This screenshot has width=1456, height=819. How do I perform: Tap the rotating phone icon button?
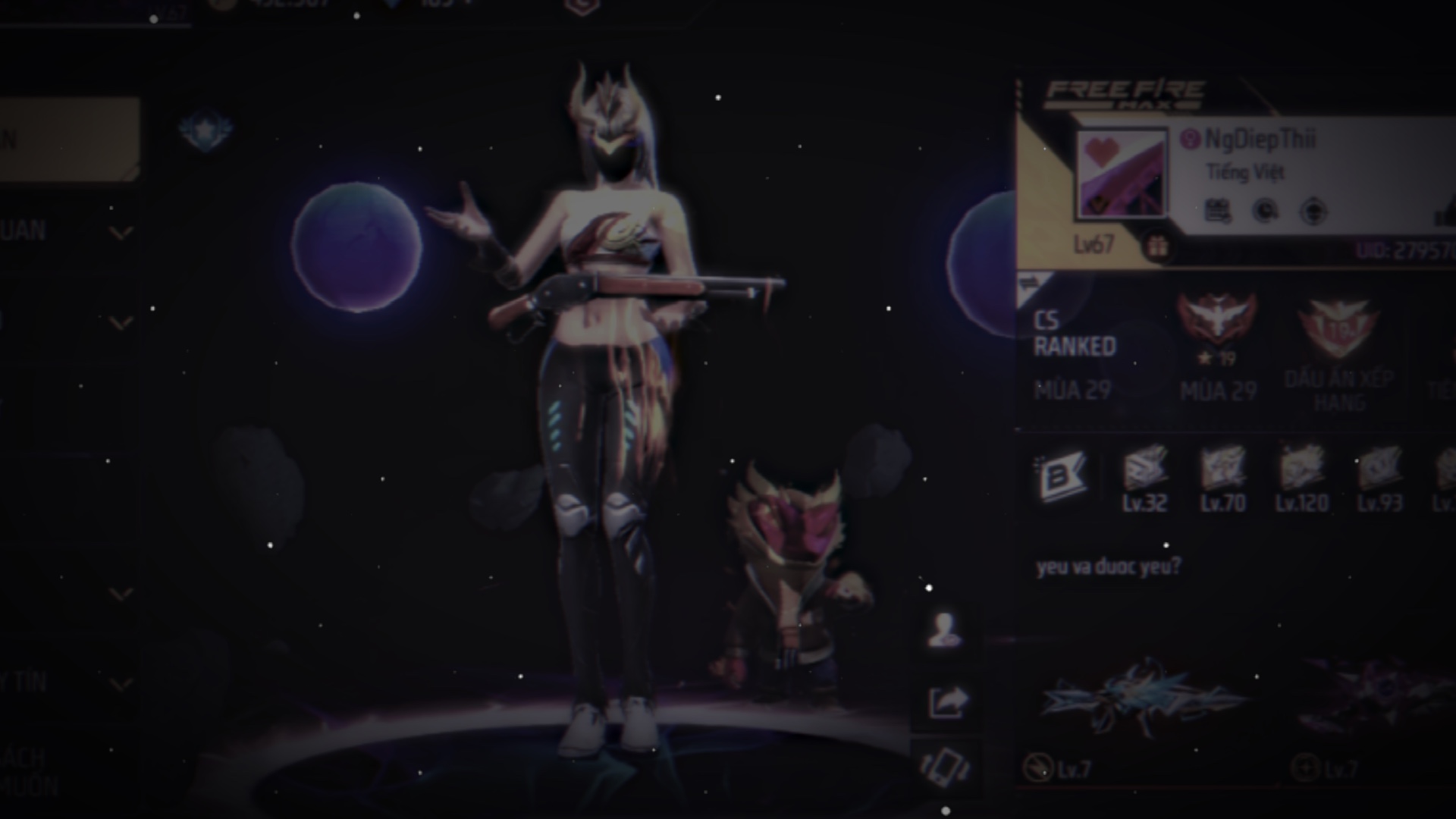coord(945,766)
